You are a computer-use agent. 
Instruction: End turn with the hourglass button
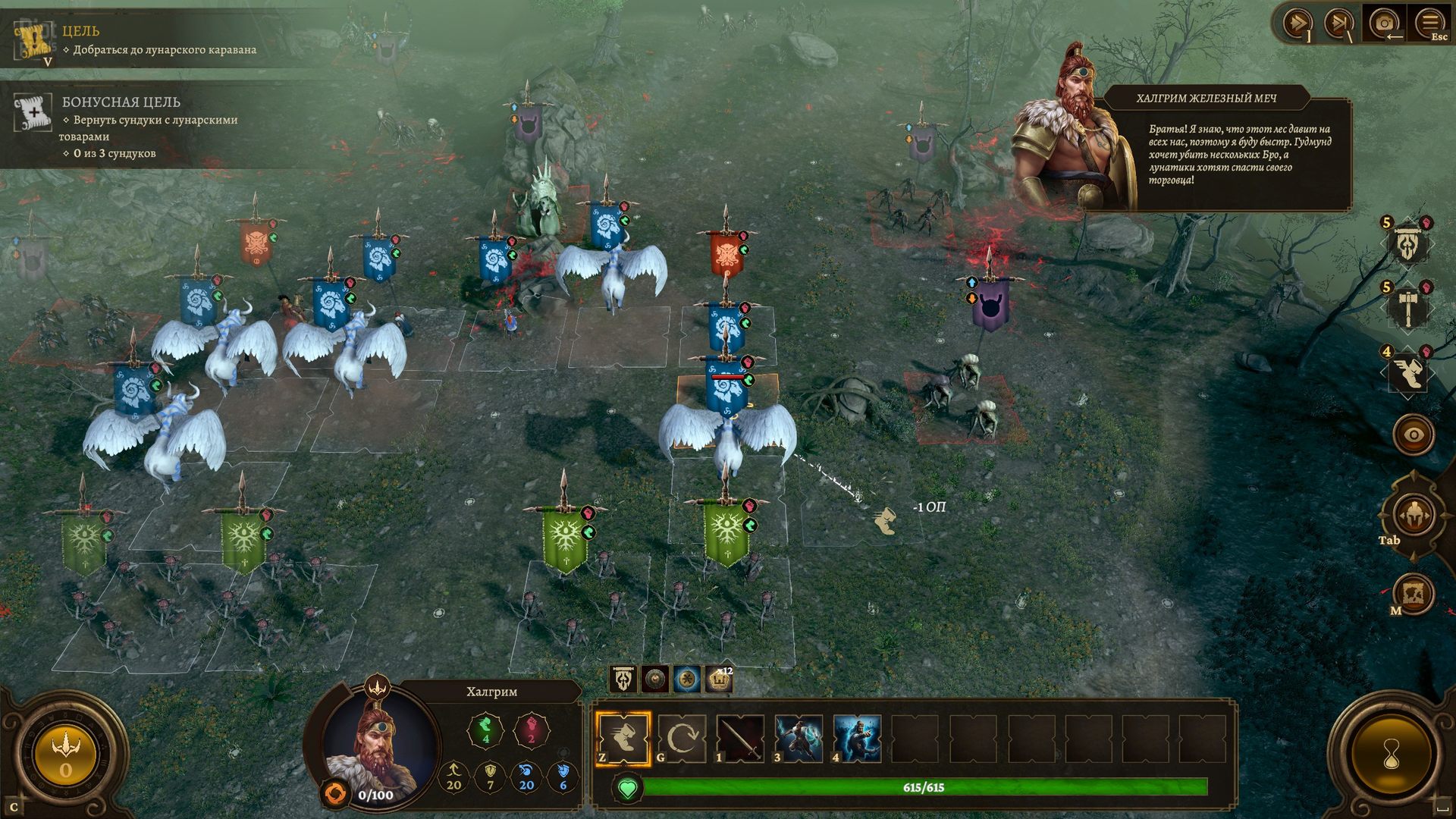click(x=1392, y=755)
